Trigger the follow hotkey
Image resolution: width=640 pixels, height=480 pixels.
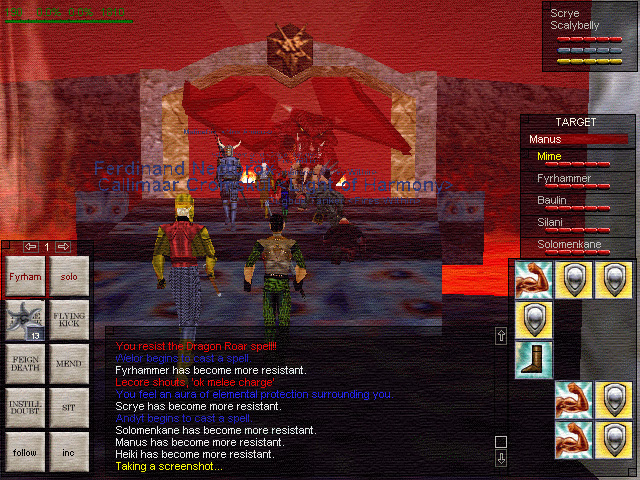pyautogui.click(x=26, y=452)
